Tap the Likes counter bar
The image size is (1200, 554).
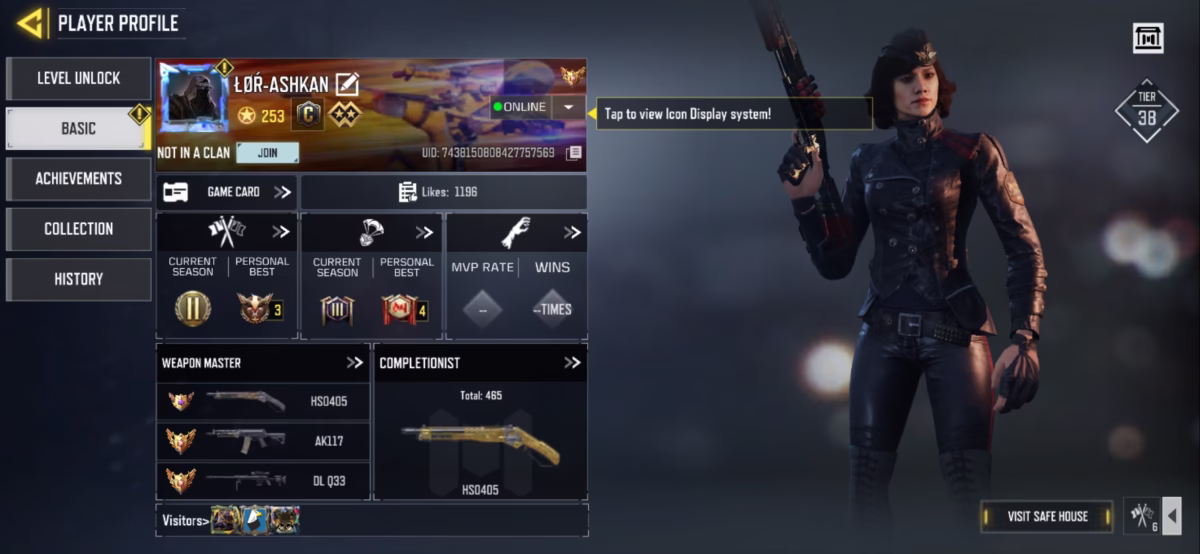443,192
